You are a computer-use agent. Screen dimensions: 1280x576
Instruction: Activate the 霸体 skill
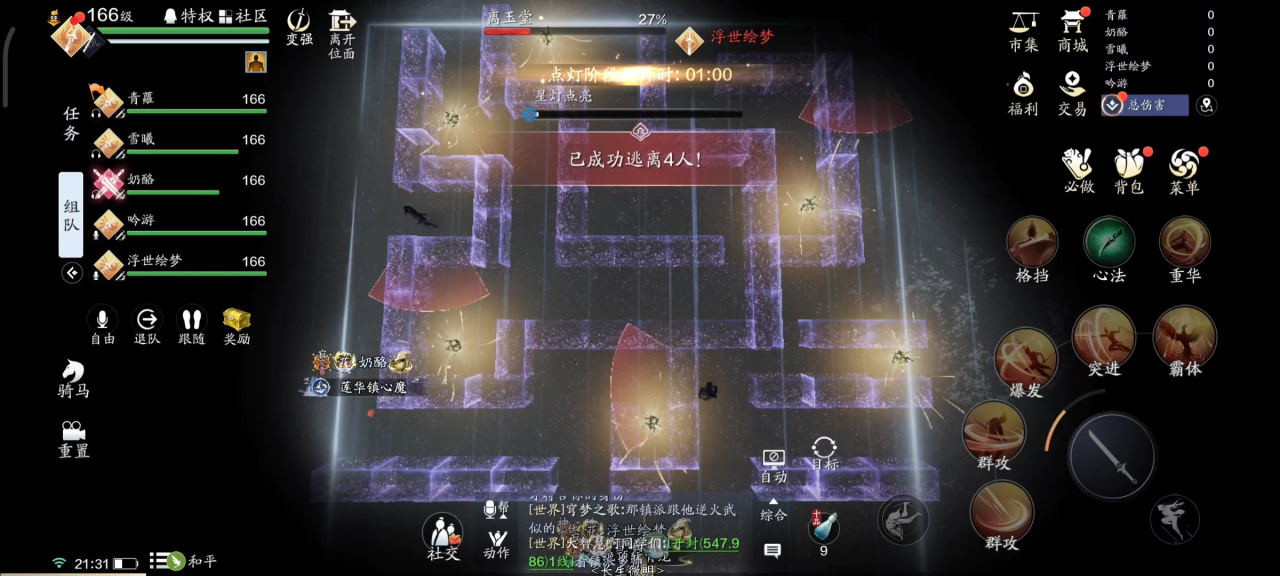tap(1185, 337)
